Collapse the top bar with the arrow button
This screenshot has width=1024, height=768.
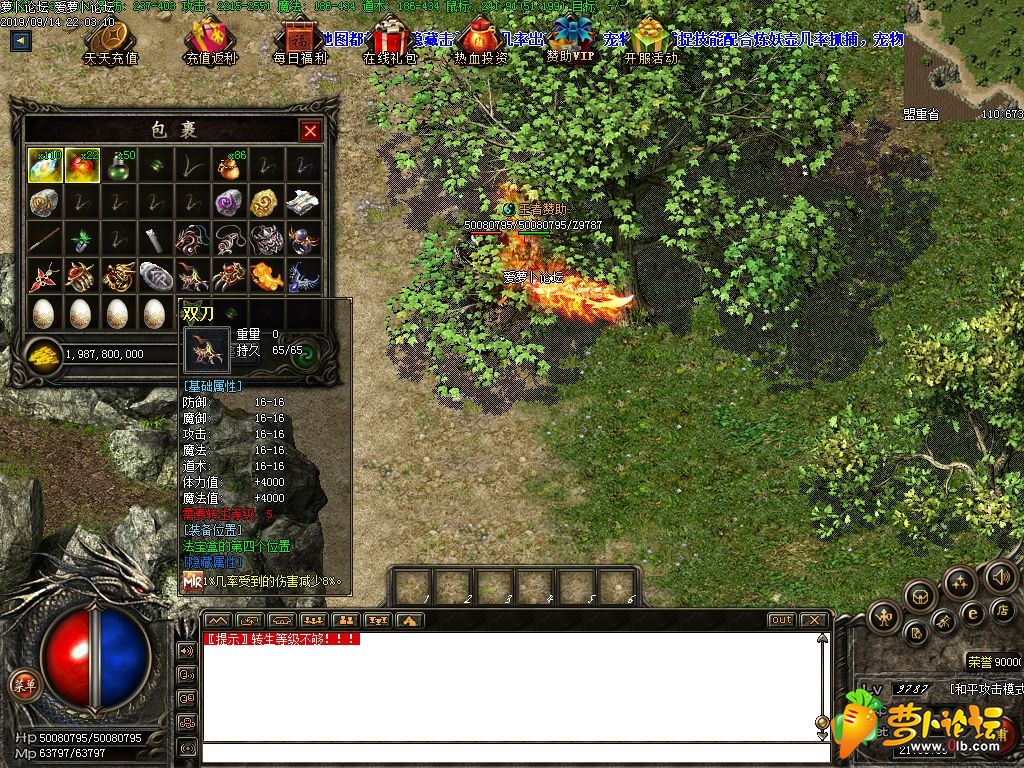(x=21, y=42)
